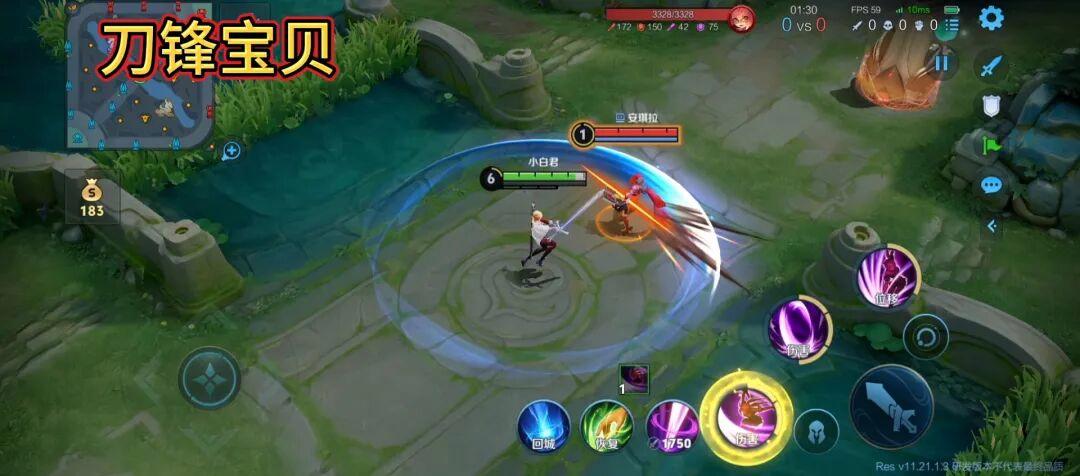Tap the virtual movement joystick
The height and width of the screenshot is (476, 1080).
[209, 378]
